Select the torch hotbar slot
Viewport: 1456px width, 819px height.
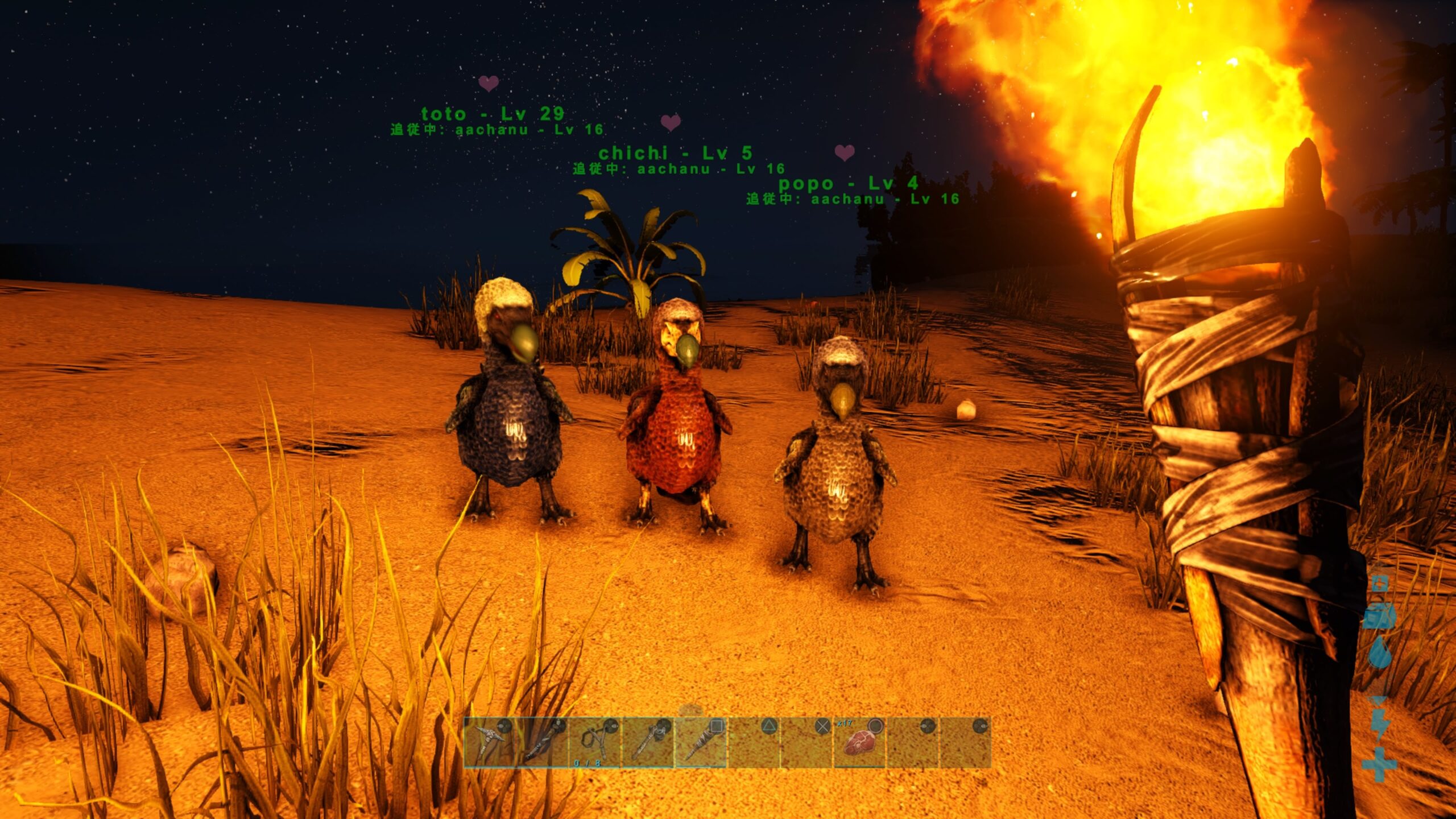click(700, 742)
